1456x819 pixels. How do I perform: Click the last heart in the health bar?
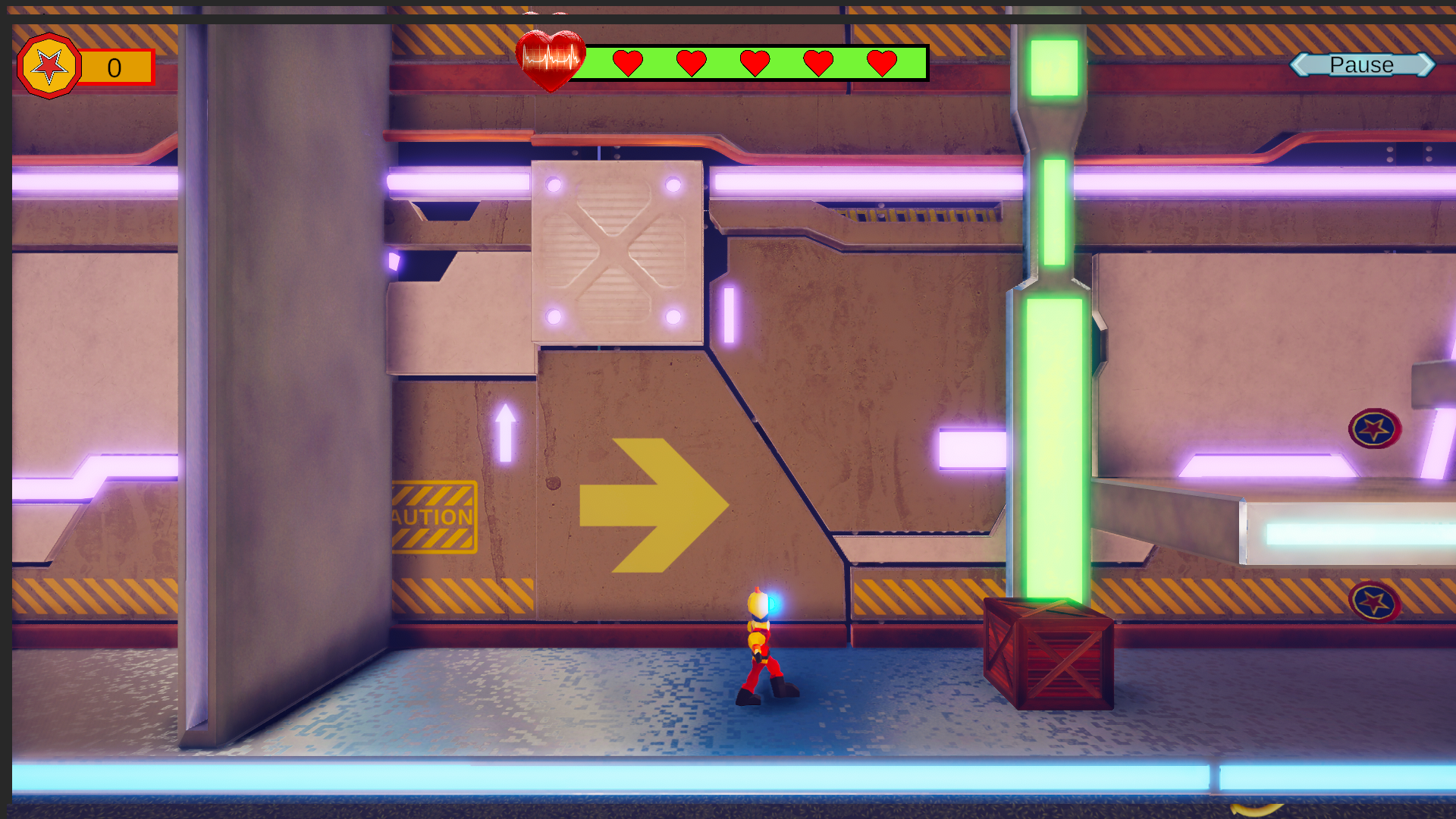[x=880, y=64]
